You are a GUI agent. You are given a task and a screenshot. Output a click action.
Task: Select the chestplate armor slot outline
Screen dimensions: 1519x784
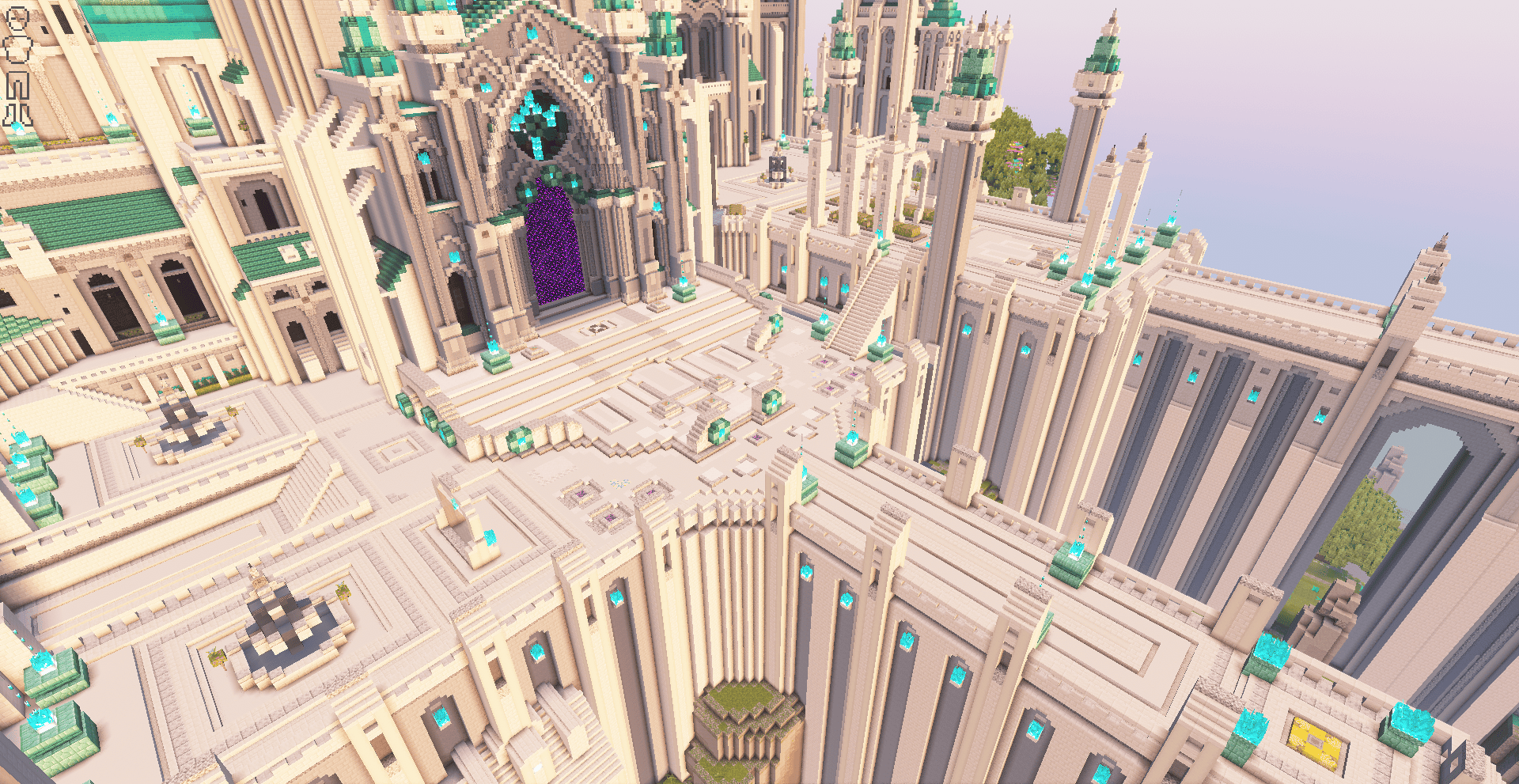17,51
